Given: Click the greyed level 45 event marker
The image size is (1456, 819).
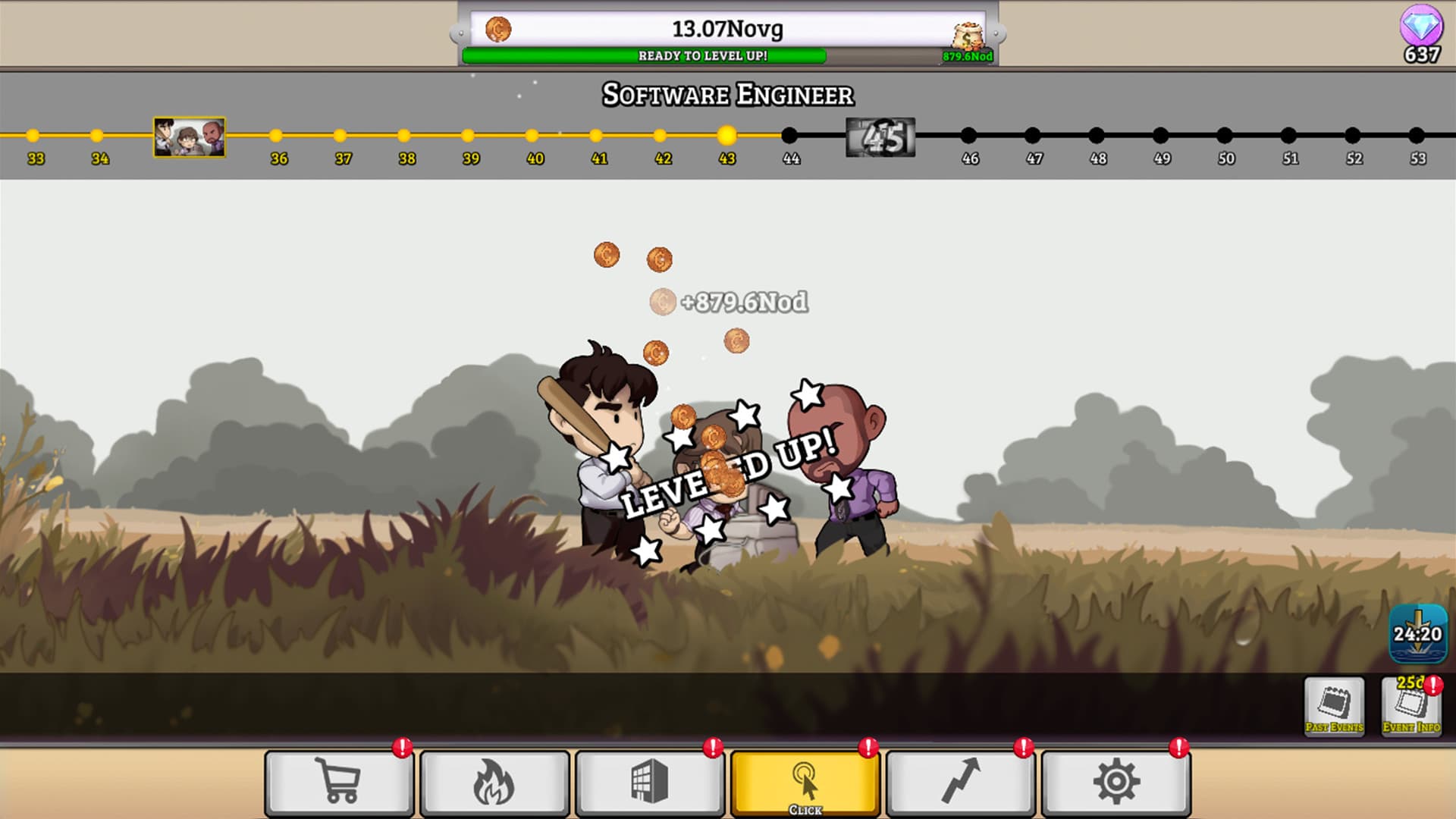Looking at the screenshot, I should [x=882, y=136].
